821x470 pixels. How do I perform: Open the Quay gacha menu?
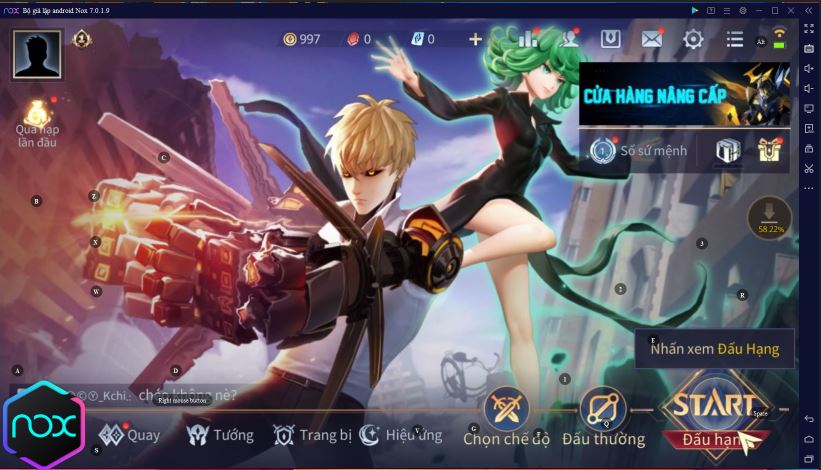(130, 435)
